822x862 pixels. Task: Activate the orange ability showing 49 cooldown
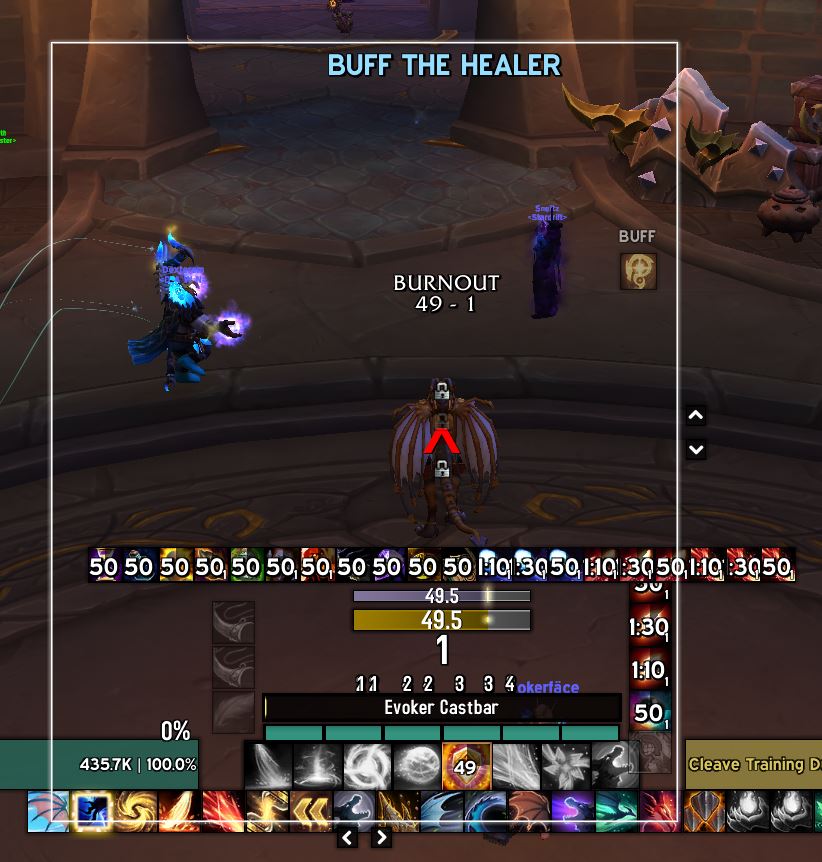464,766
